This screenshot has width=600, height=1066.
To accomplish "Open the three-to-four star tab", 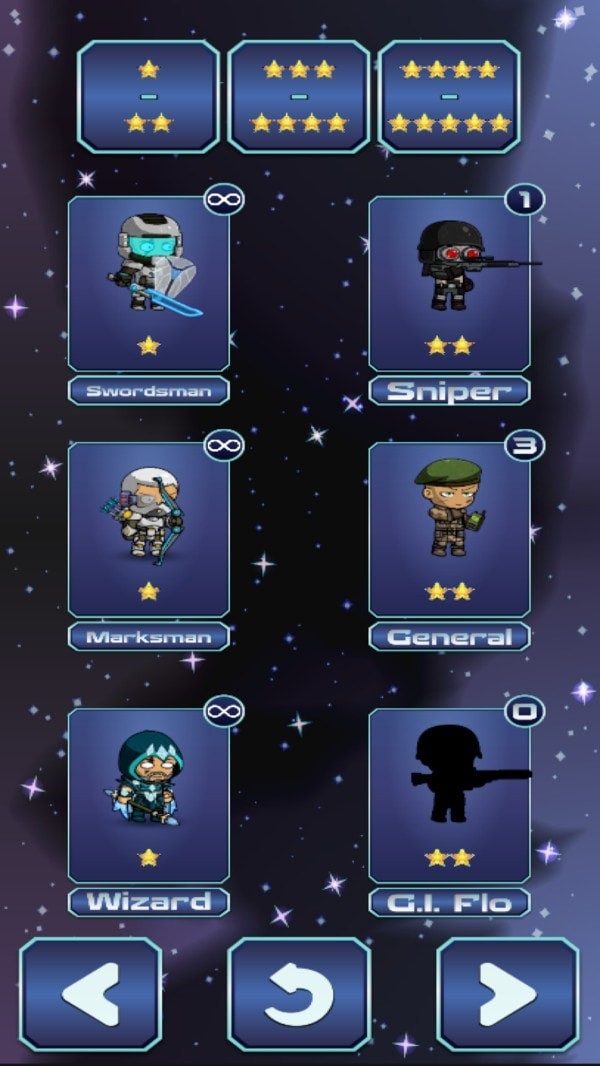I will 298,96.
